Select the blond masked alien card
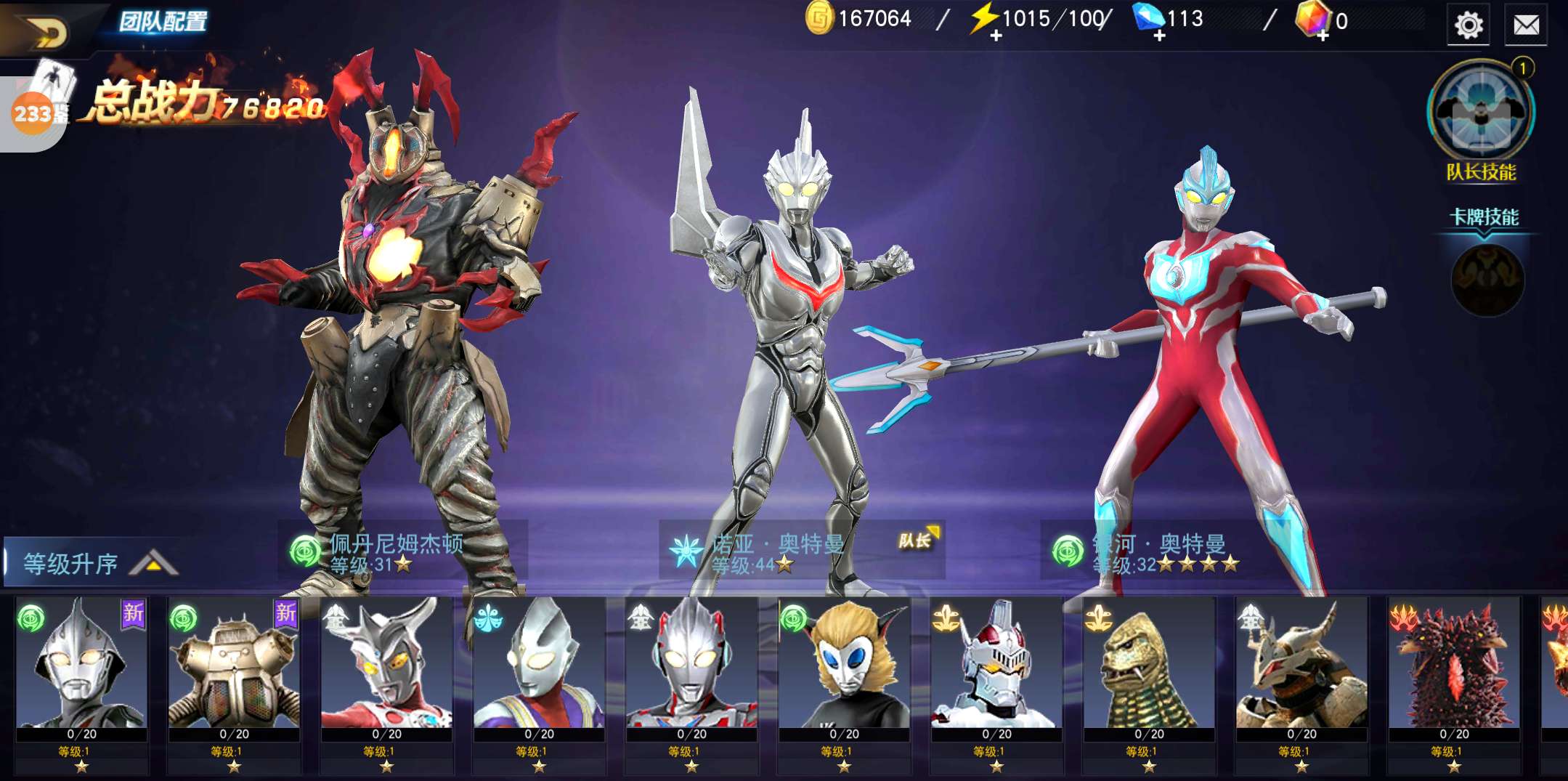The width and height of the screenshot is (1568, 781). point(844,665)
